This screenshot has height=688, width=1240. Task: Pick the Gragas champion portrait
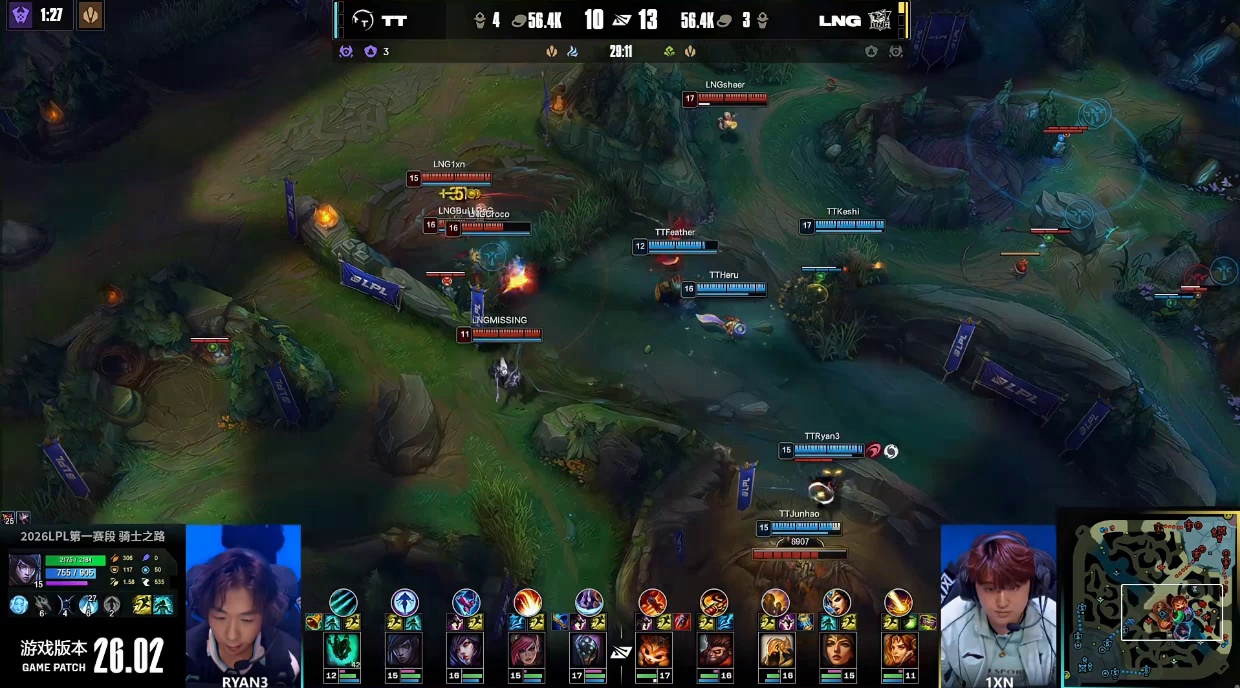(714, 651)
